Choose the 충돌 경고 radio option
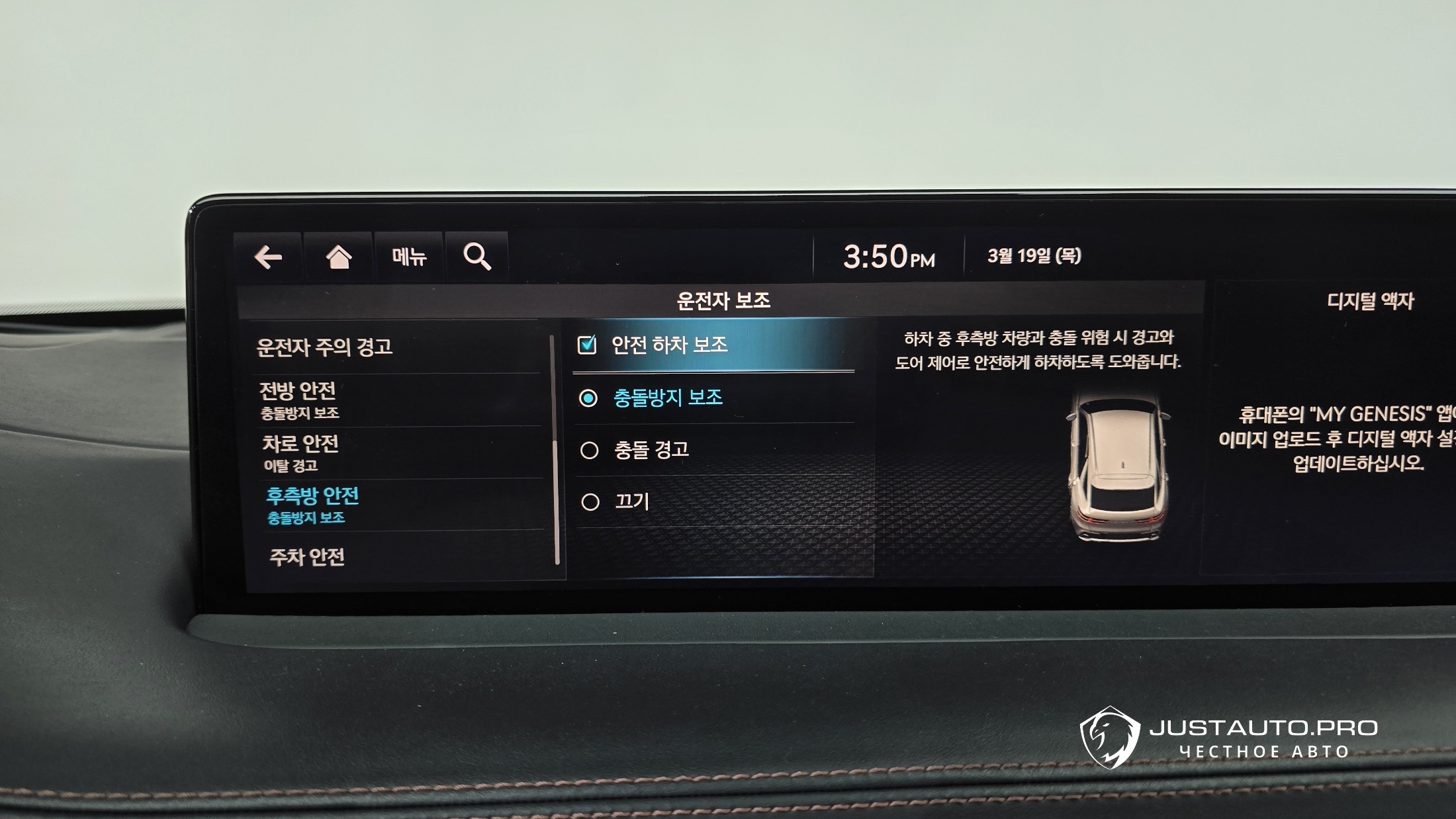 point(589,451)
